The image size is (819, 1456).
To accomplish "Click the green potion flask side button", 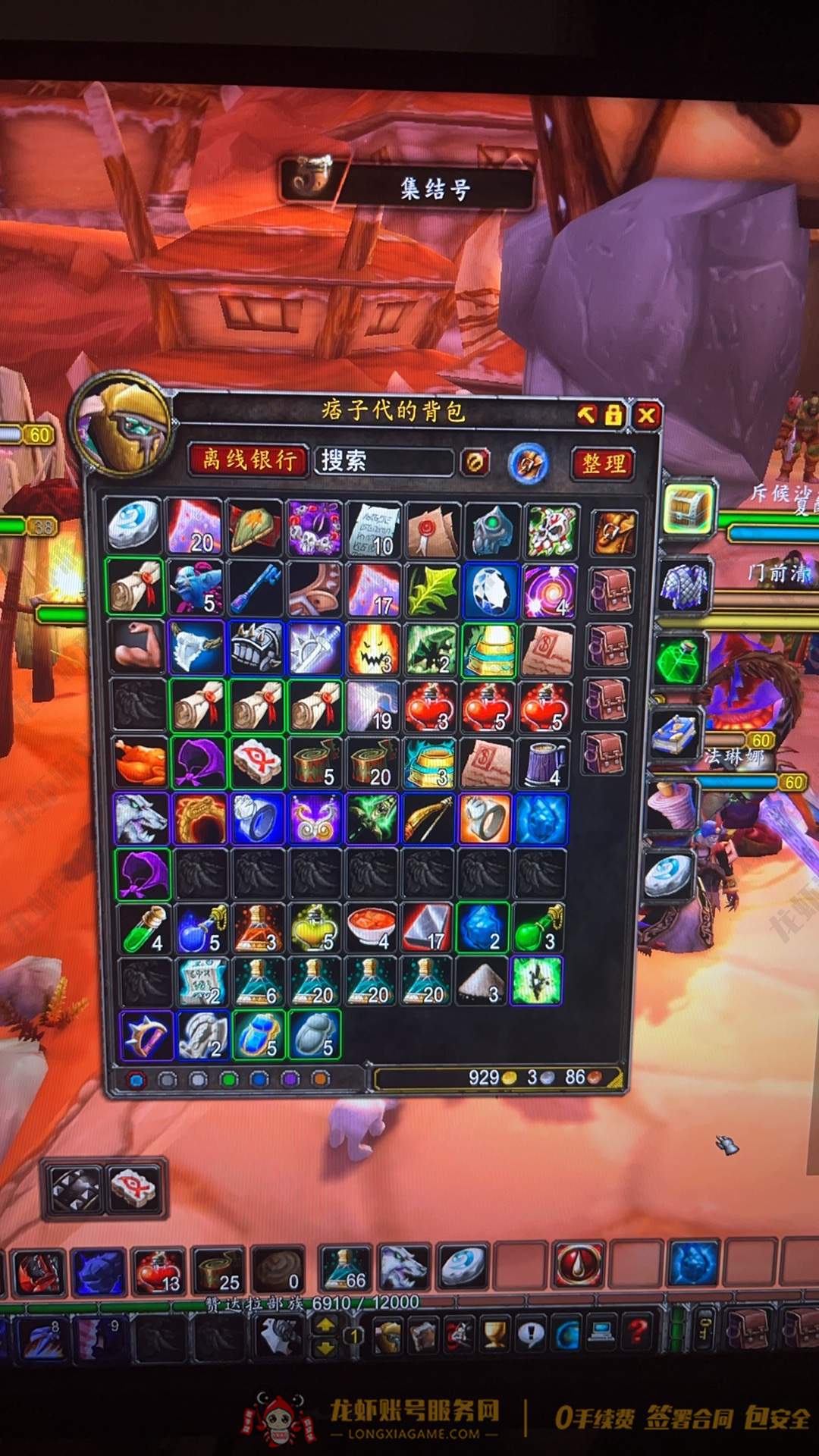I will [x=680, y=660].
